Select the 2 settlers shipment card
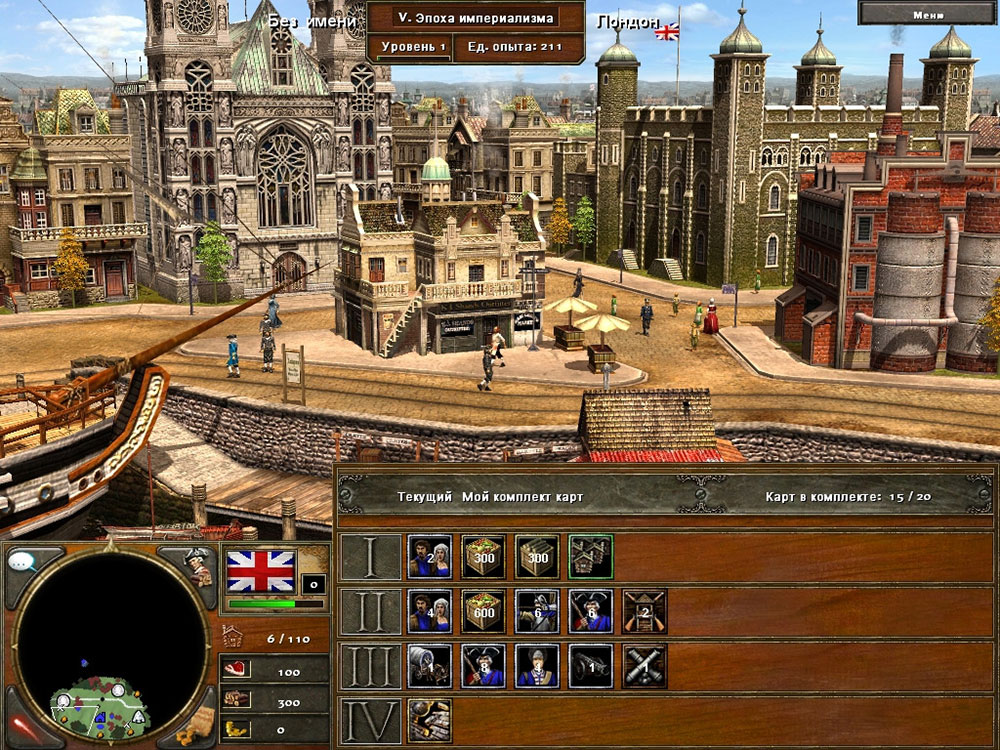The image size is (1000, 750). point(429,556)
